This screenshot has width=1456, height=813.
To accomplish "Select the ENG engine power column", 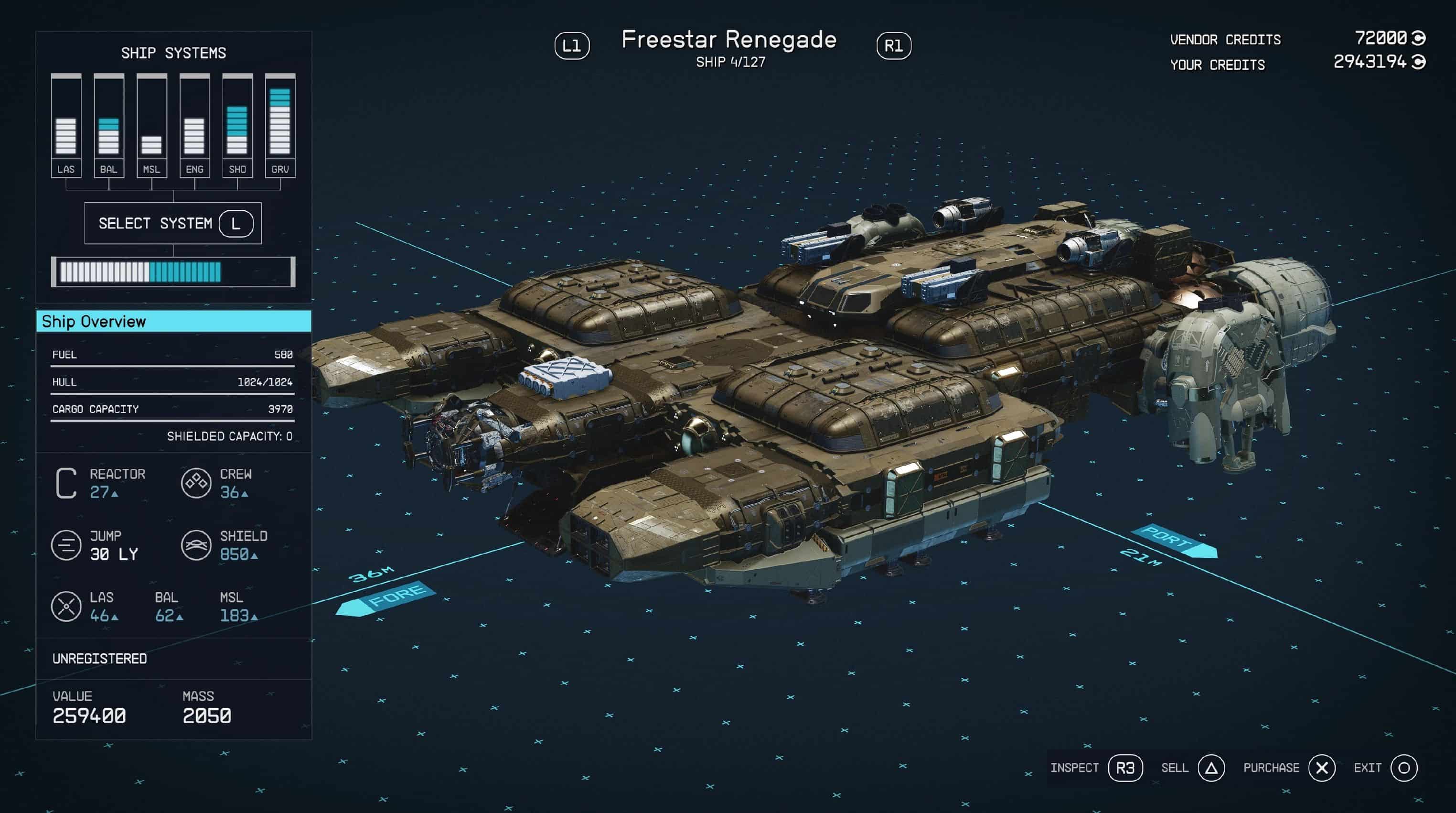I will click(x=194, y=126).
